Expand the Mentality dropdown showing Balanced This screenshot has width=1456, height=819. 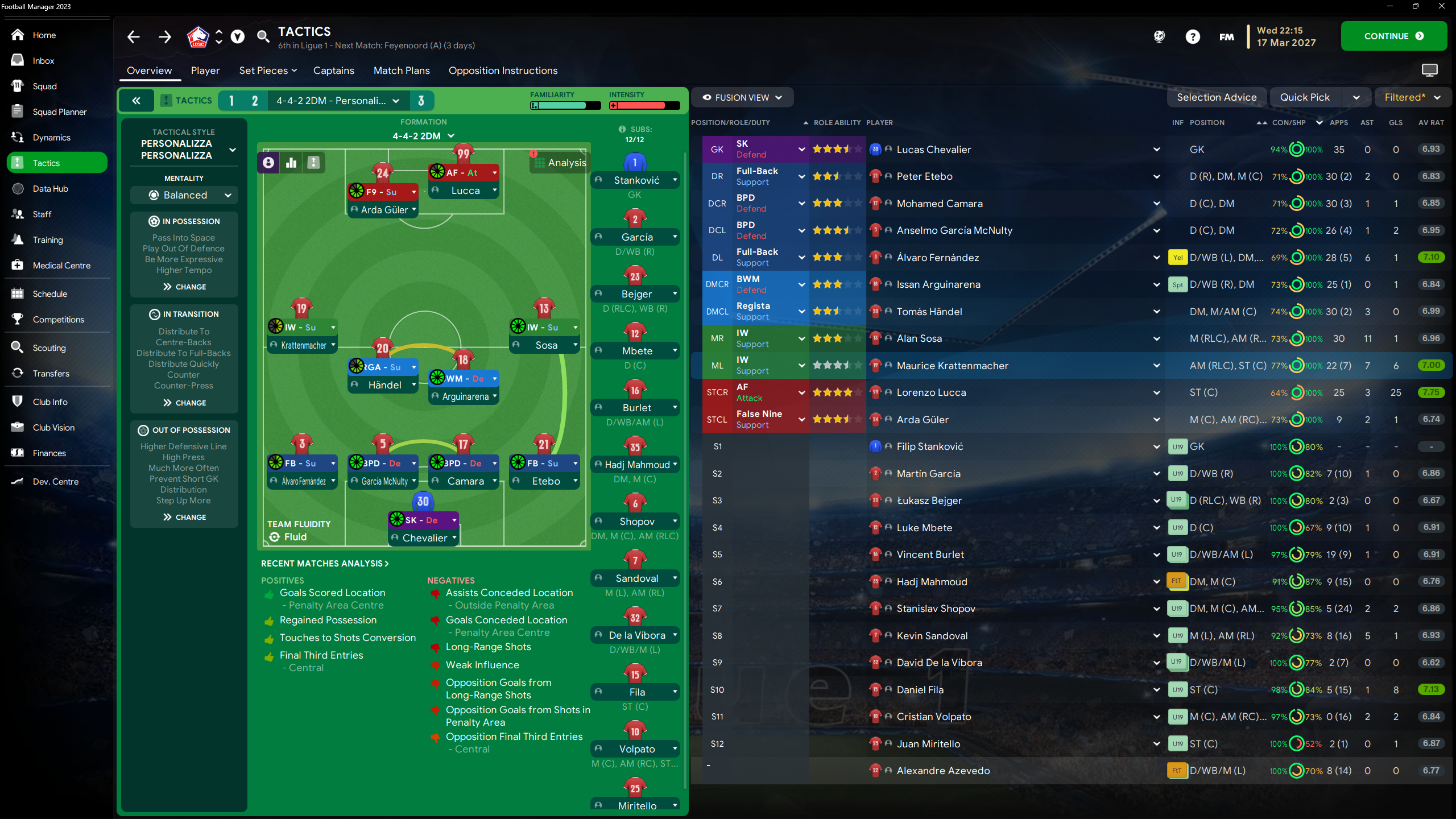click(x=183, y=195)
